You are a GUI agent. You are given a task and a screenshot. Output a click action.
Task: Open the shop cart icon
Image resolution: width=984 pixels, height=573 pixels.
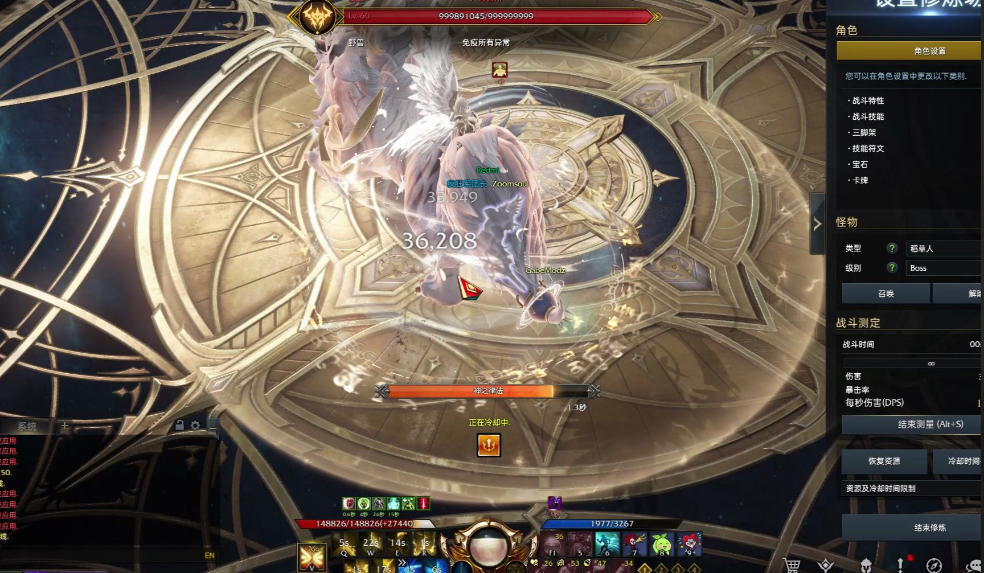coord(793,565)
